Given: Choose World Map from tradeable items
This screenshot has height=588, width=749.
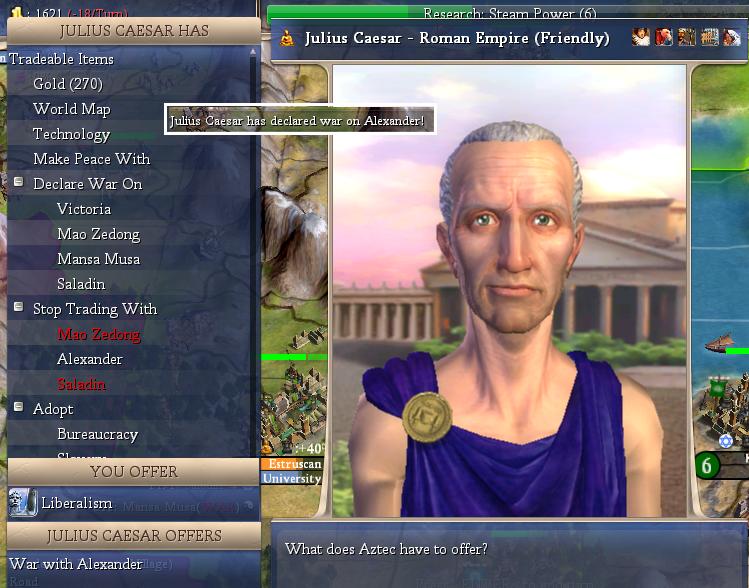Looking at the screenshot, I should coord(71,109).
